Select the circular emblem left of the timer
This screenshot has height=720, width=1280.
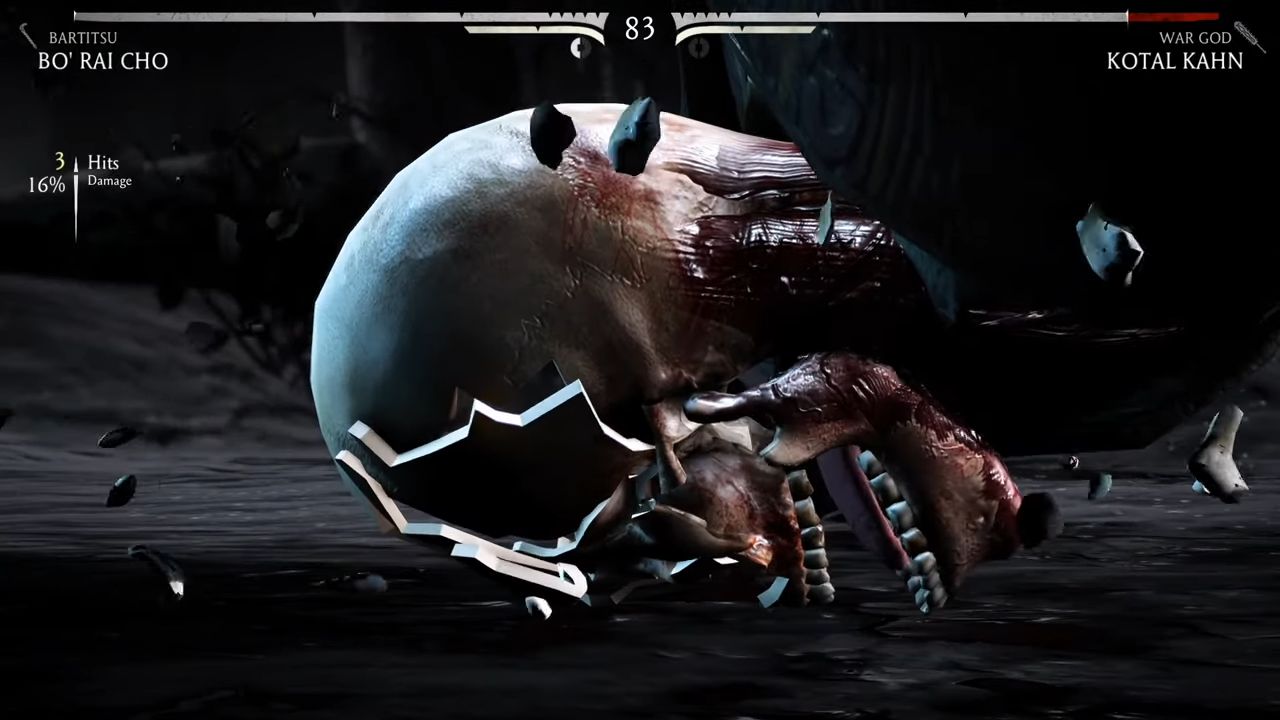[x=580, y=47]
